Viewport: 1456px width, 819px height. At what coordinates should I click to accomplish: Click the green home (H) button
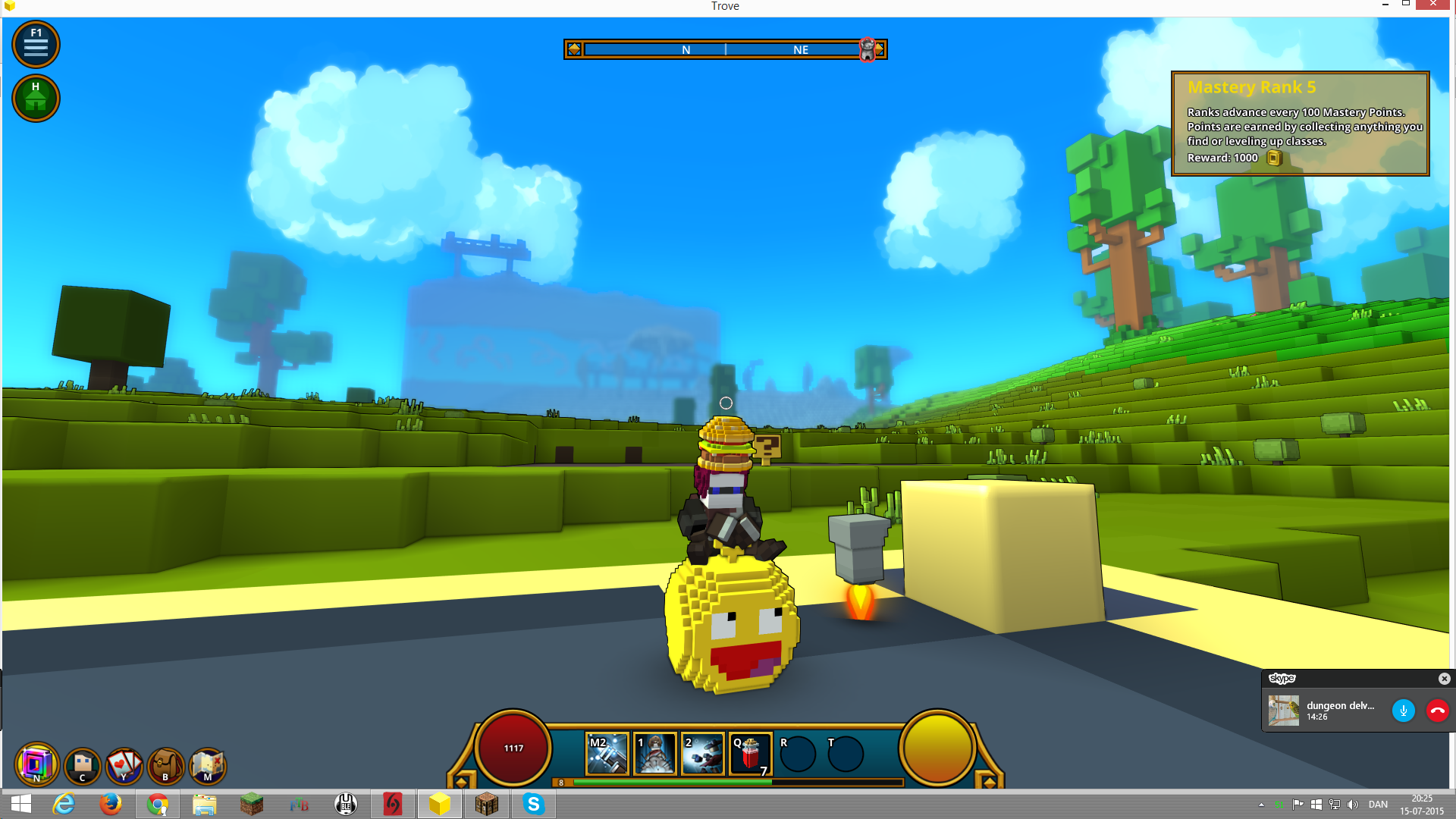coord(36,99)
